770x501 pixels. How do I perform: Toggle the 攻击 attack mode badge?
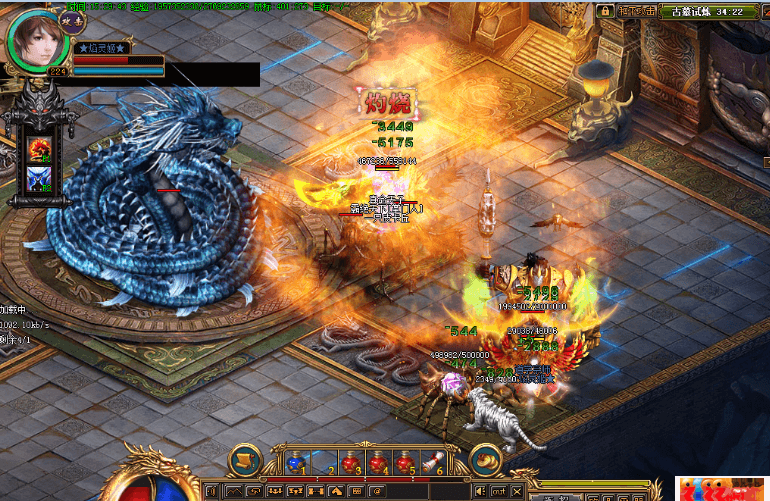pos(72,20)
